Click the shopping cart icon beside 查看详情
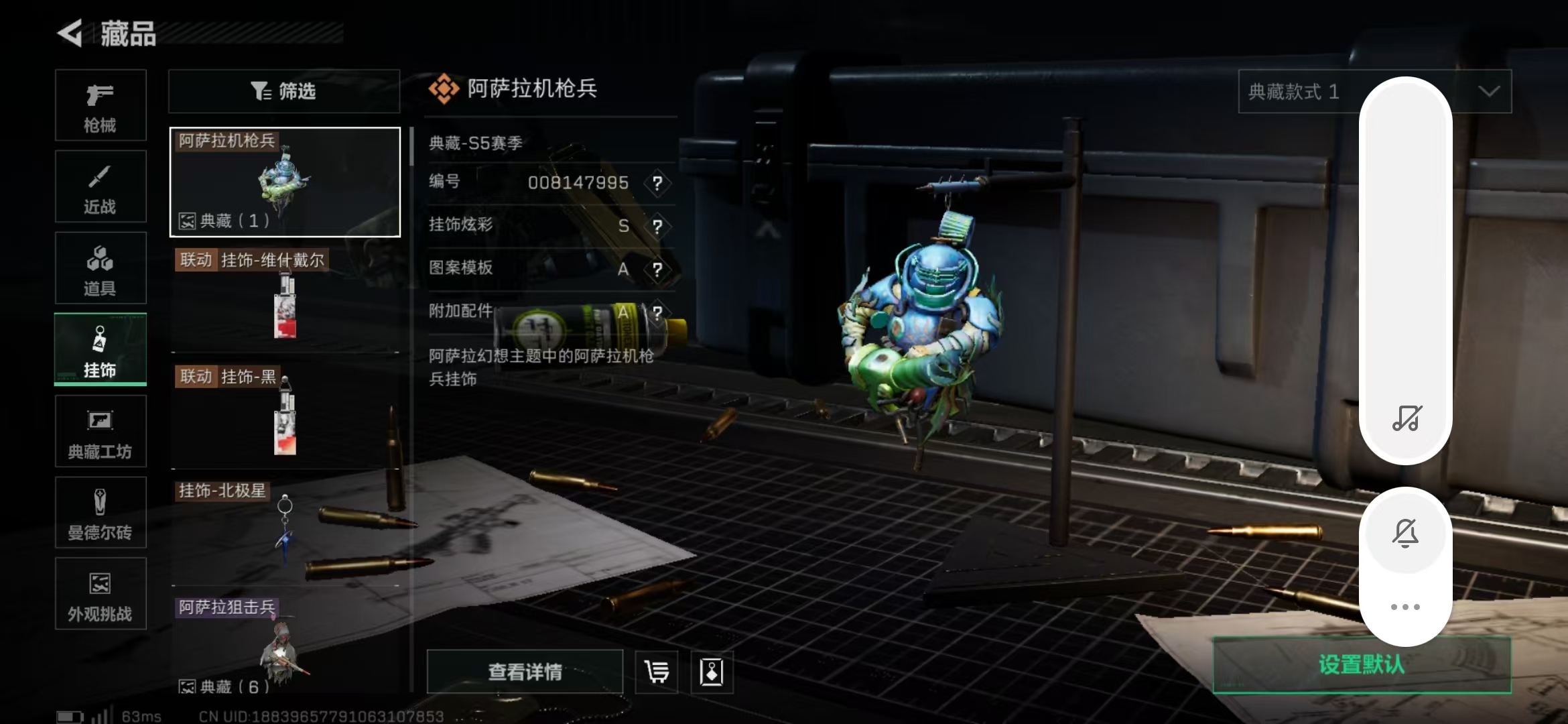 click(x=655, y=672)
